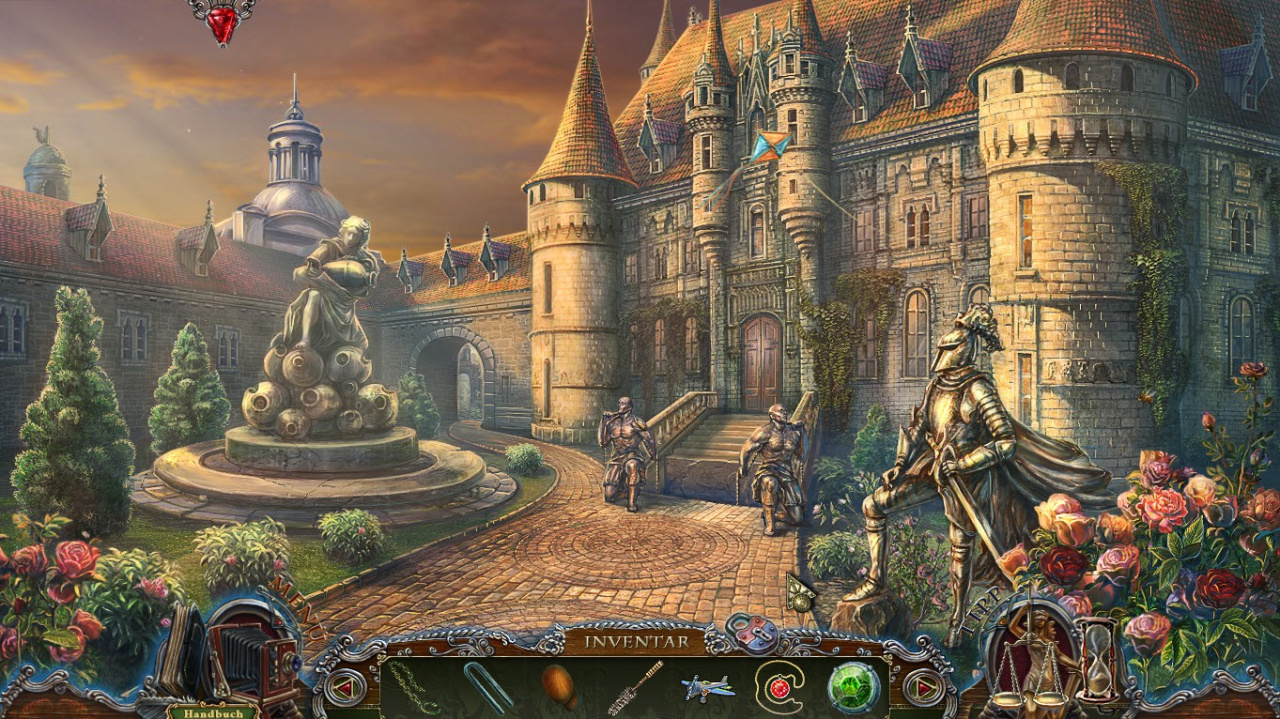
Task: Toggle the inventory padlock
Action: click(x=752, y=634)
